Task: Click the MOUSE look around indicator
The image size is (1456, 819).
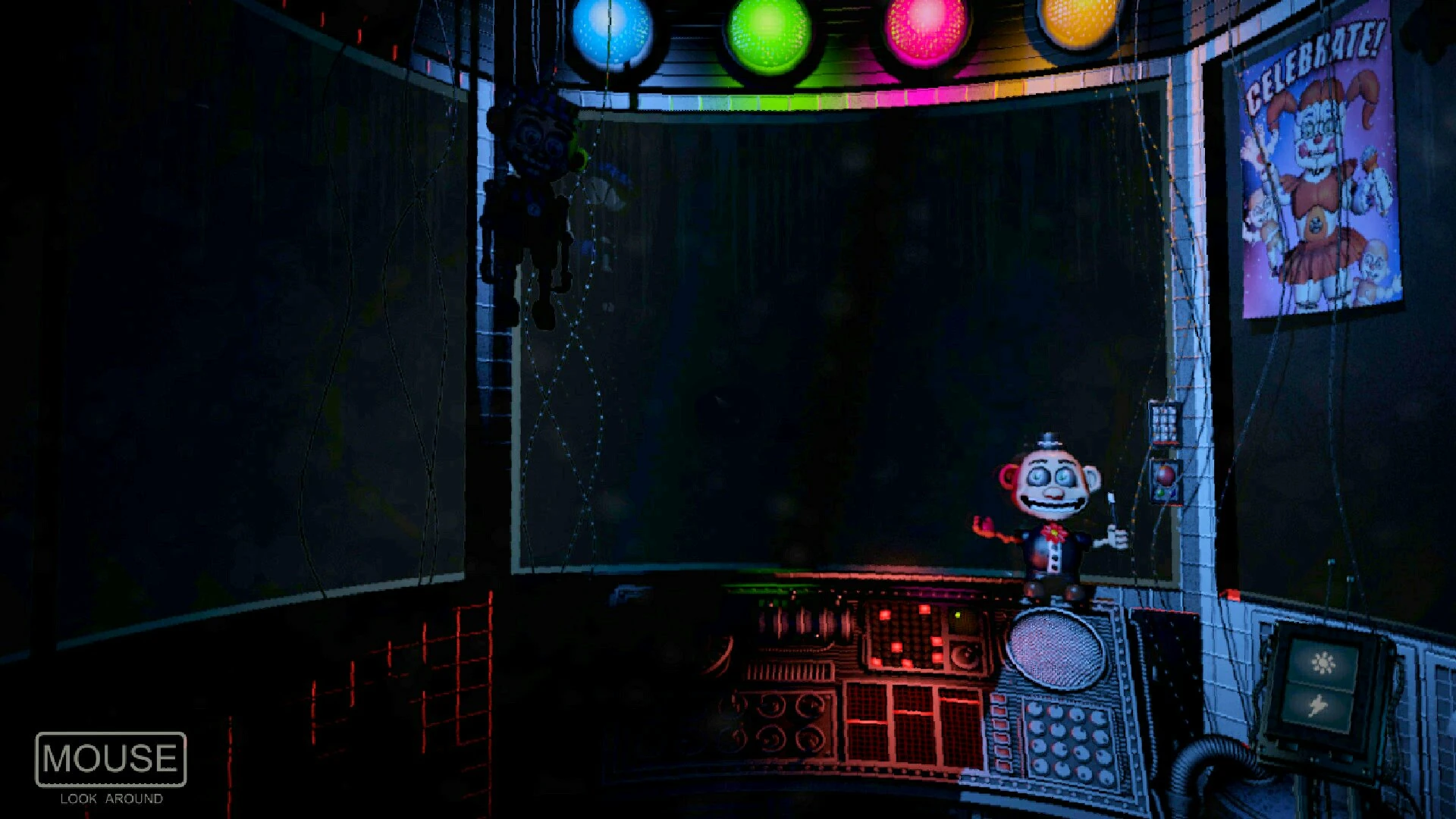Action: [110, 758]
